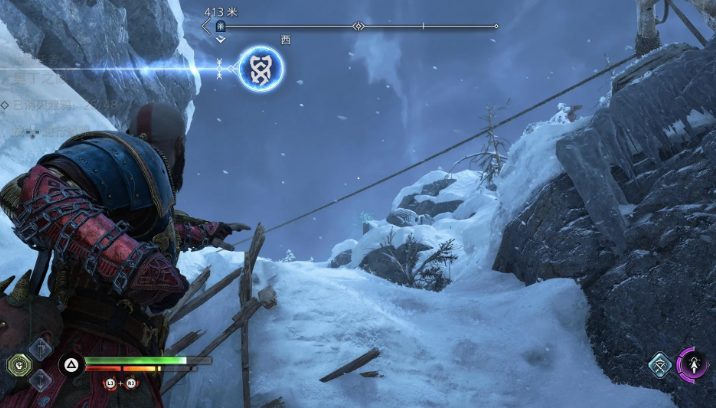The height and width of the screenshot is (408, 716).
Task: Select the green shield weapon slot
Action: click(20, 365)
